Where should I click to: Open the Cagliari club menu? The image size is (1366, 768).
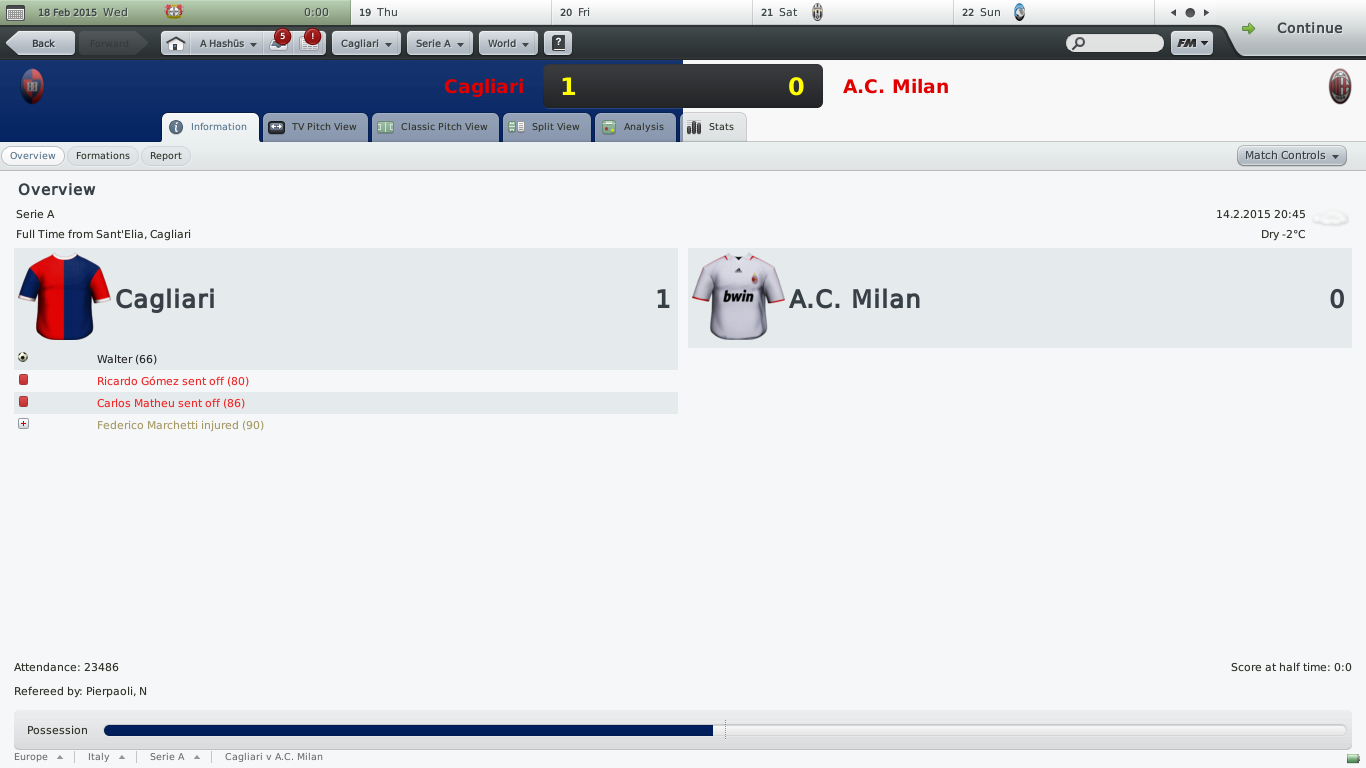click(365, 44)
